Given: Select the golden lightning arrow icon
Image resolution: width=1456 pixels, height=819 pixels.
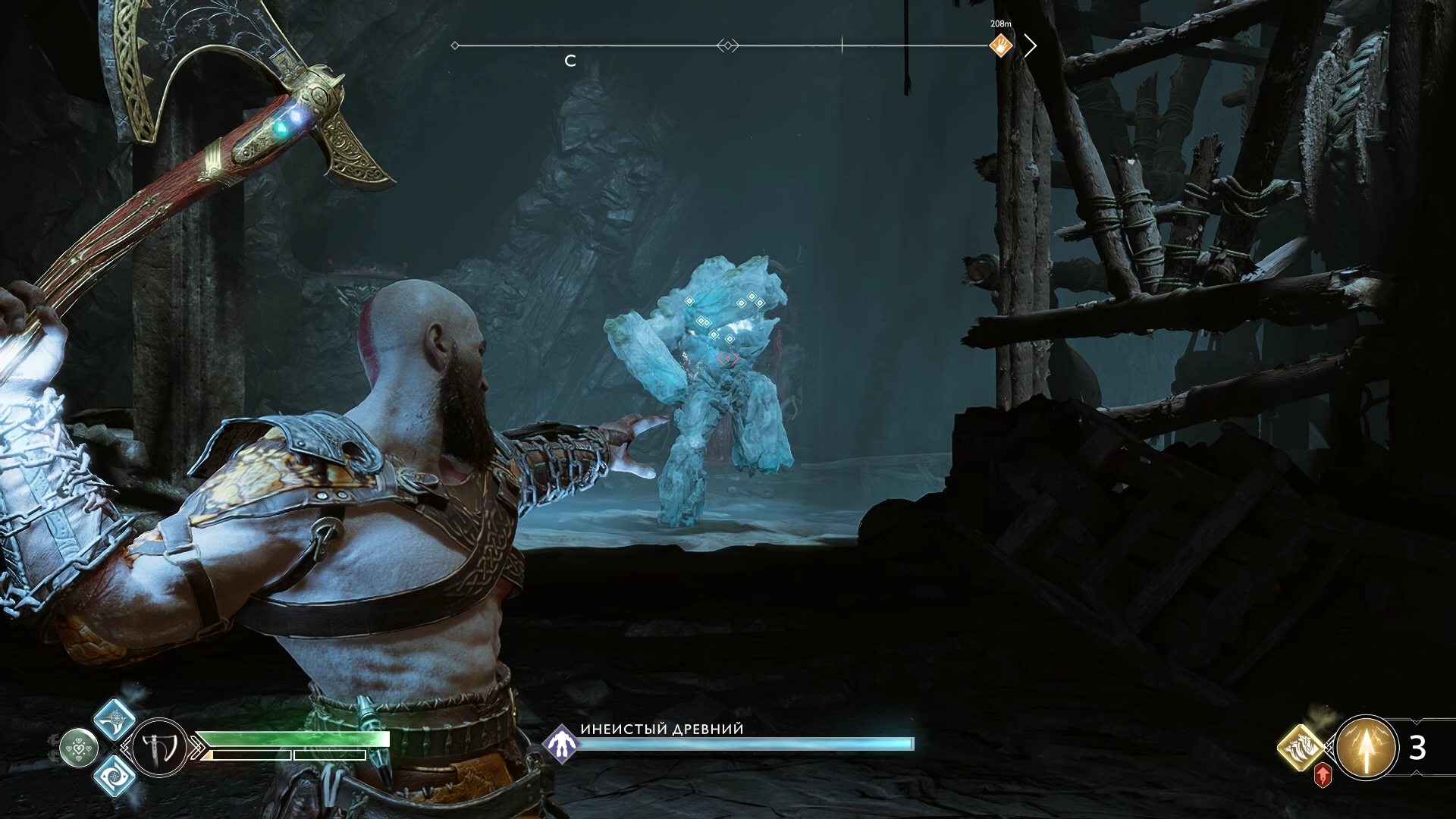Looking at the screenshot, I should click(x=1366, y=748).
